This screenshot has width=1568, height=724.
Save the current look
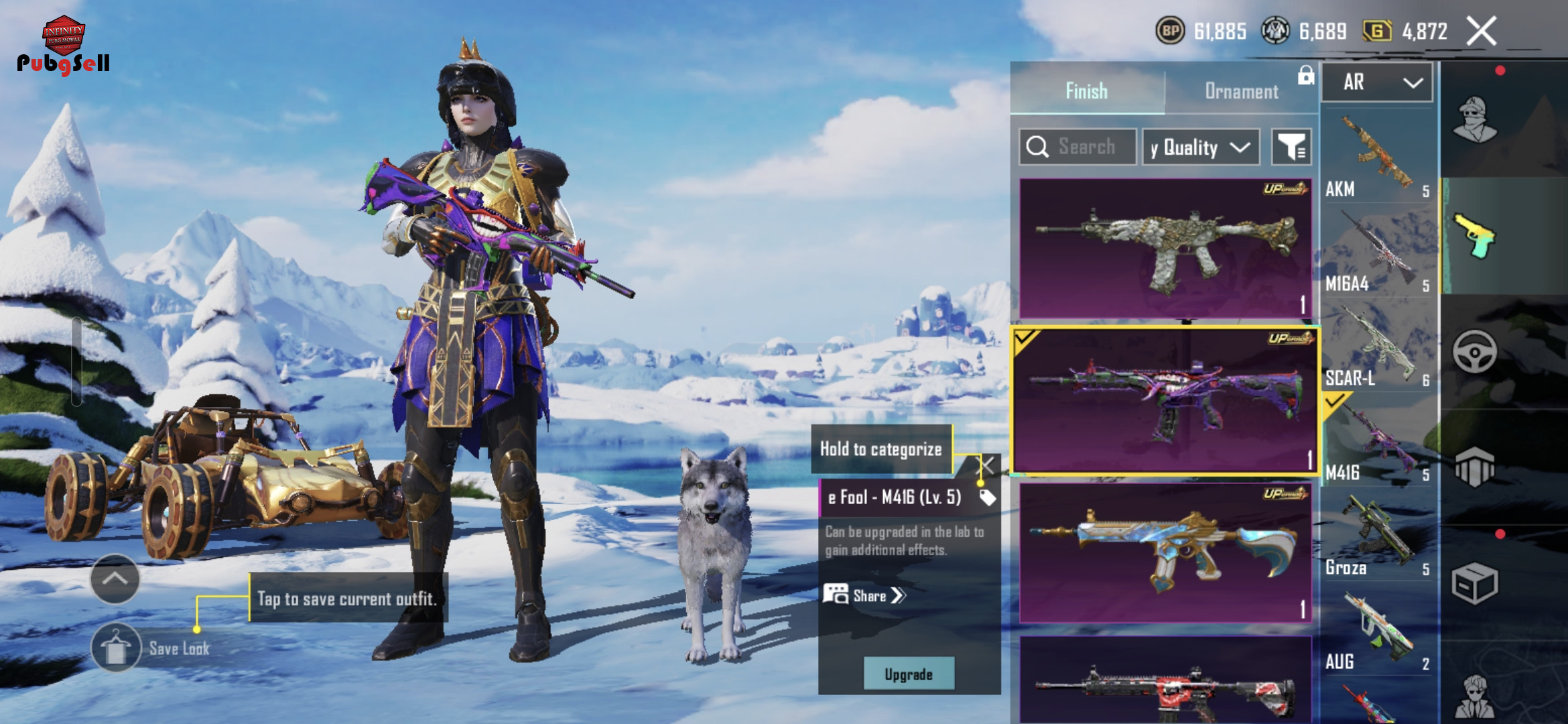[x=115, y=648]
